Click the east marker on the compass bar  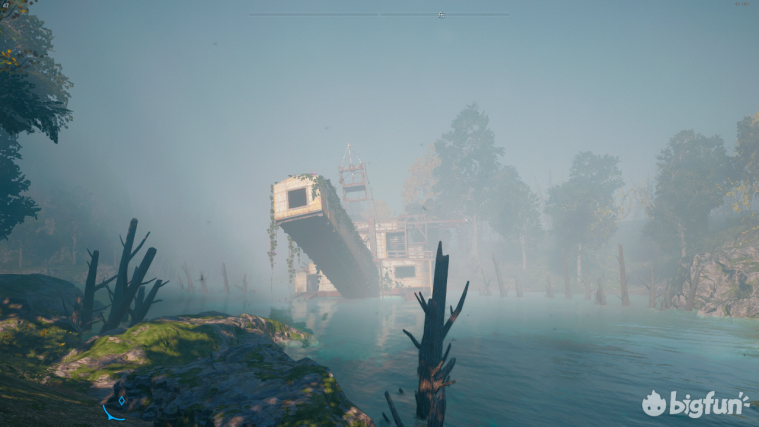click(441, 14)
